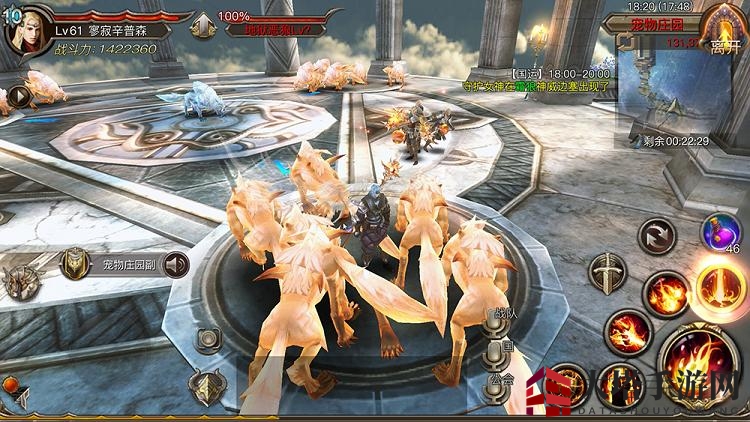
Task: Open the player portrait at Lv61
Action: pyautogui.click(x=25, y=30)
